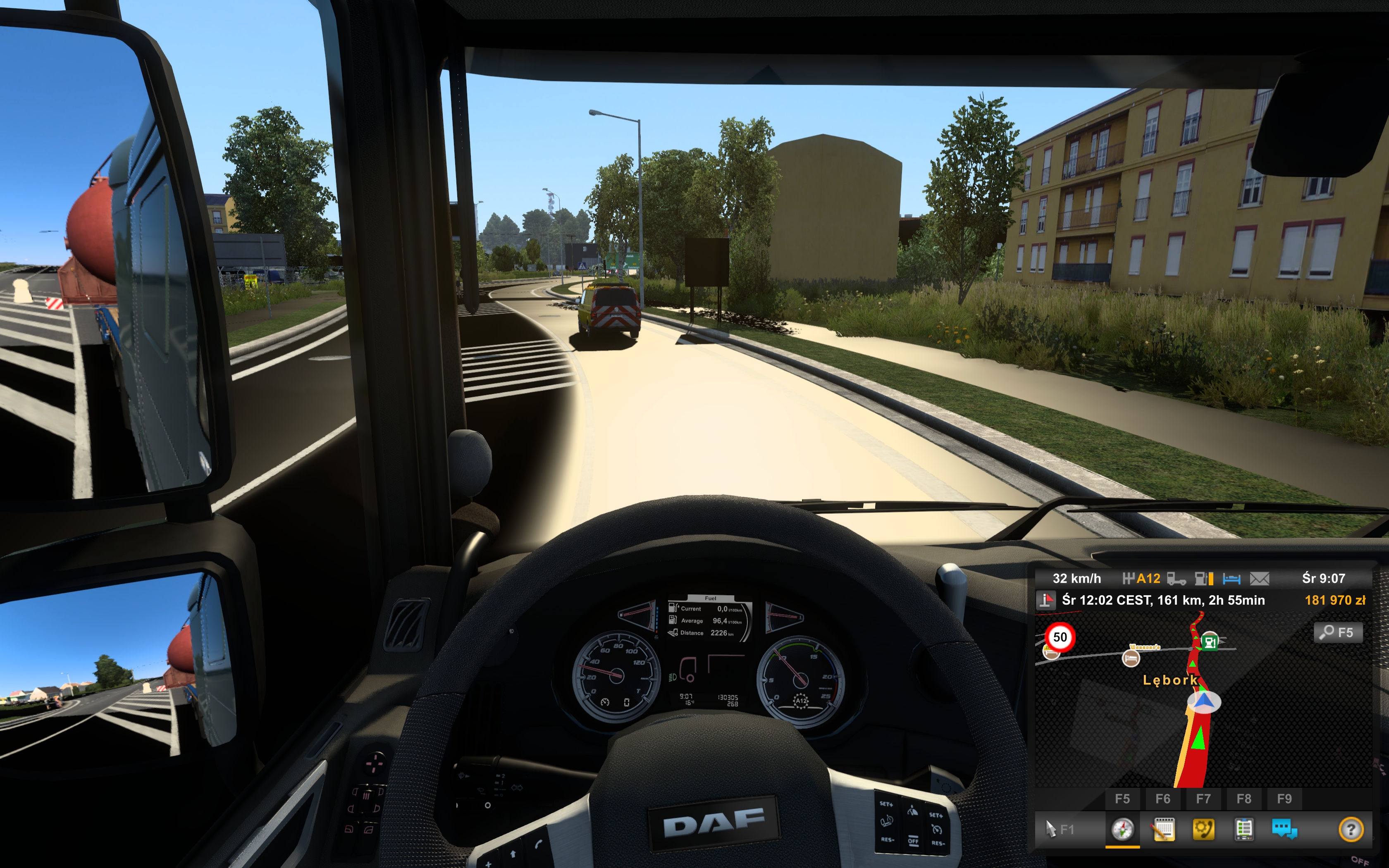
Task: Open the navigation compass tab
Action: [1122, 830]
